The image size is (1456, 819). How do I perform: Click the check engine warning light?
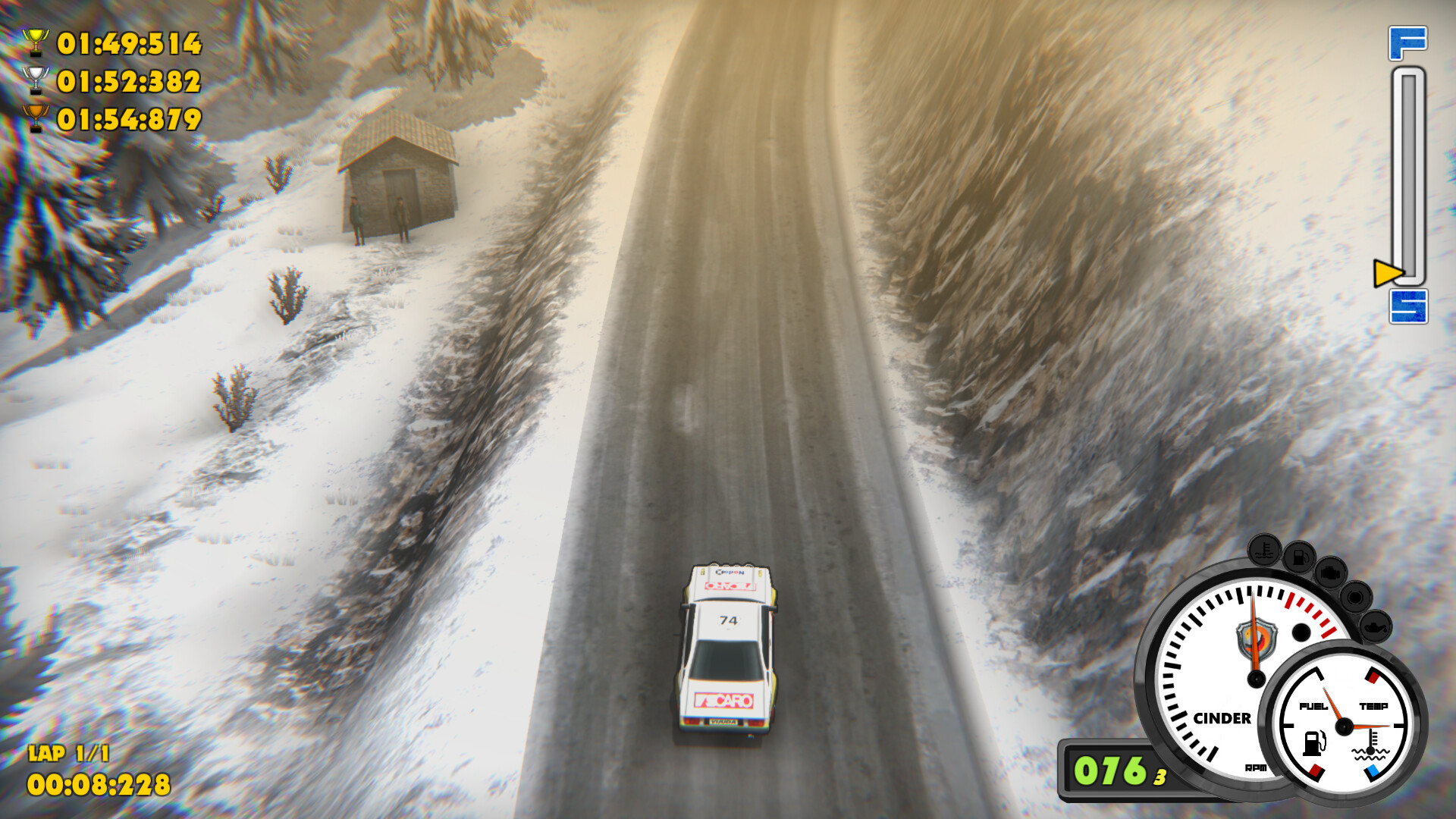1330,573
